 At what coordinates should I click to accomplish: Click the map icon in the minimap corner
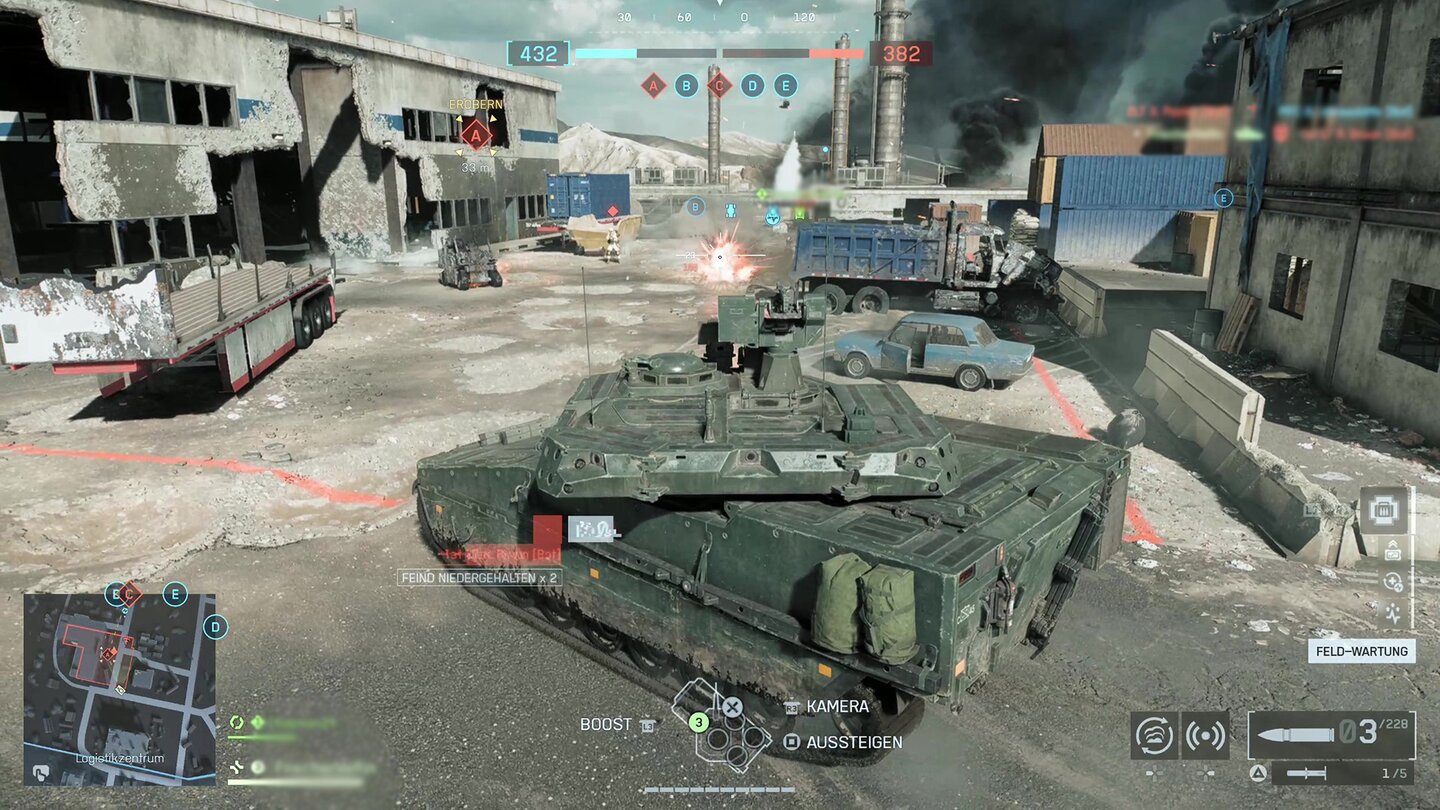41,772
